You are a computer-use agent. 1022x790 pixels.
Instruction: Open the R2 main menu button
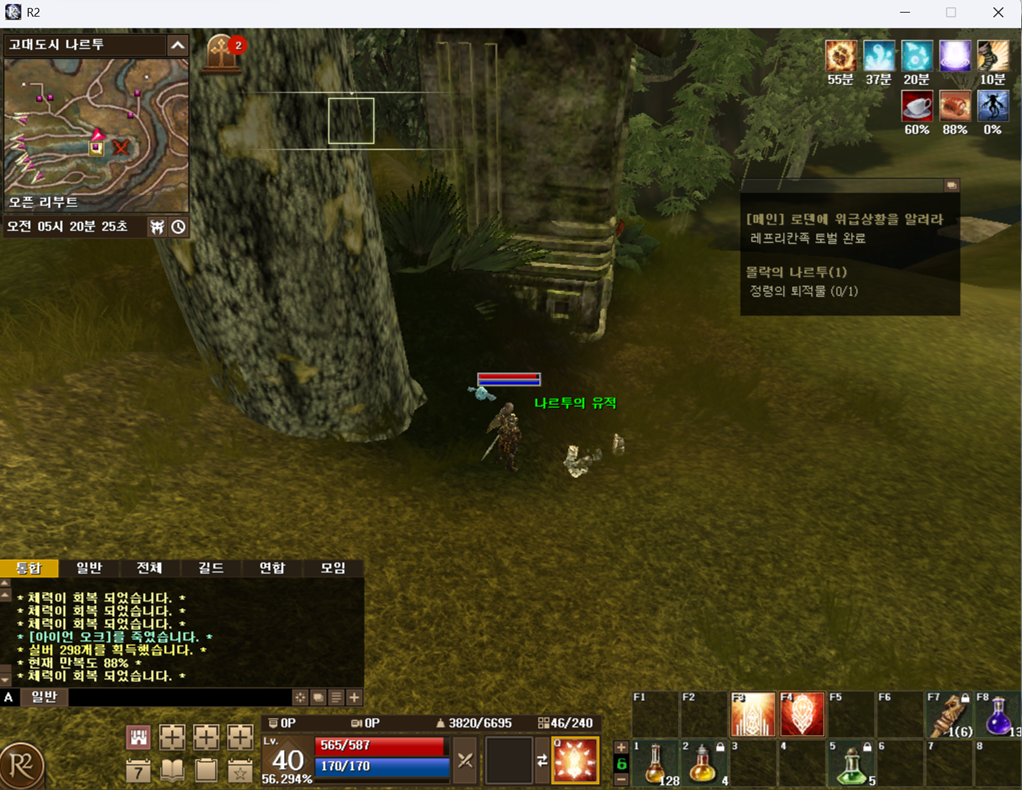22,766
